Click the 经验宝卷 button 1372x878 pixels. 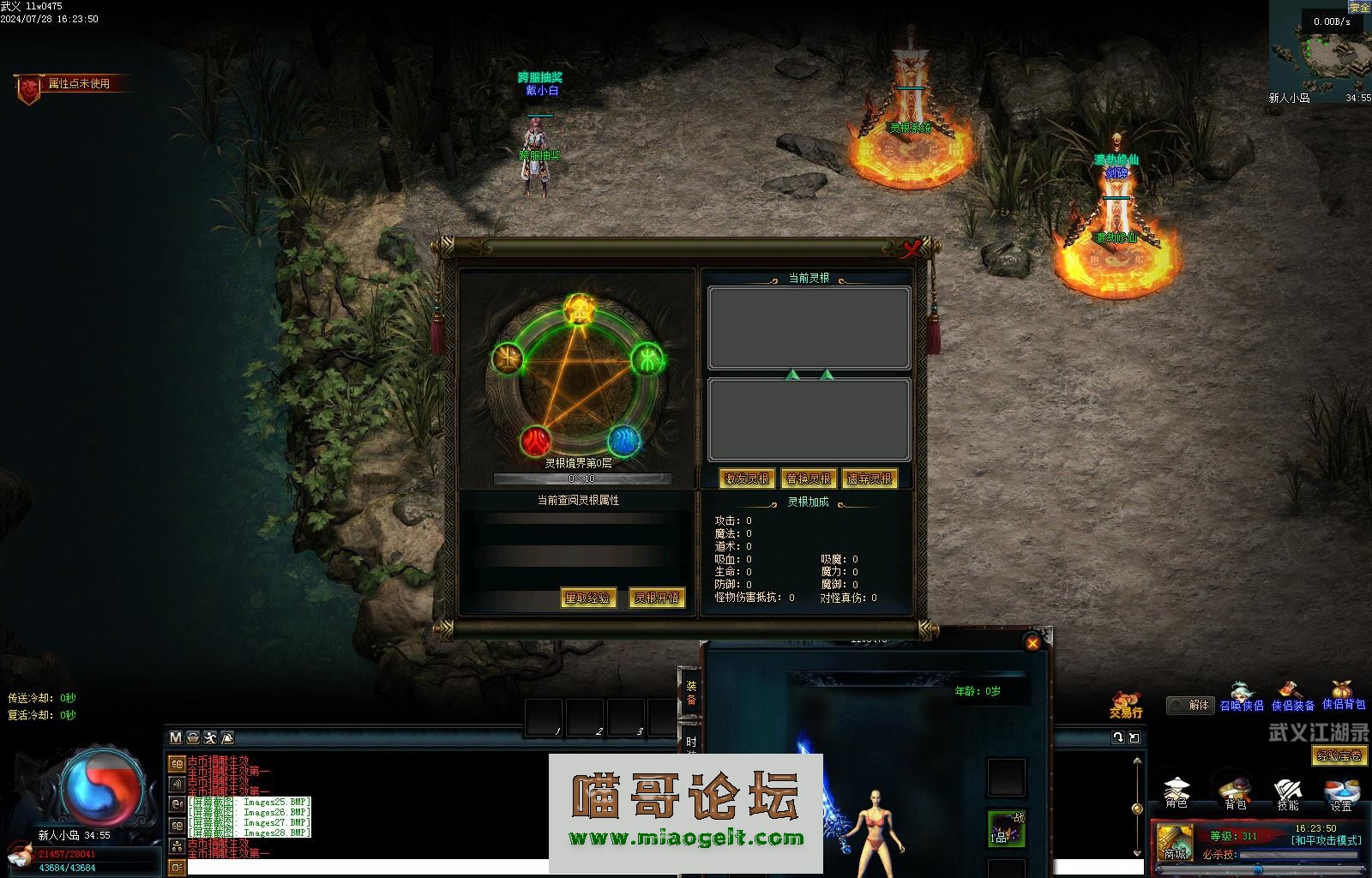coord(1339,755)
